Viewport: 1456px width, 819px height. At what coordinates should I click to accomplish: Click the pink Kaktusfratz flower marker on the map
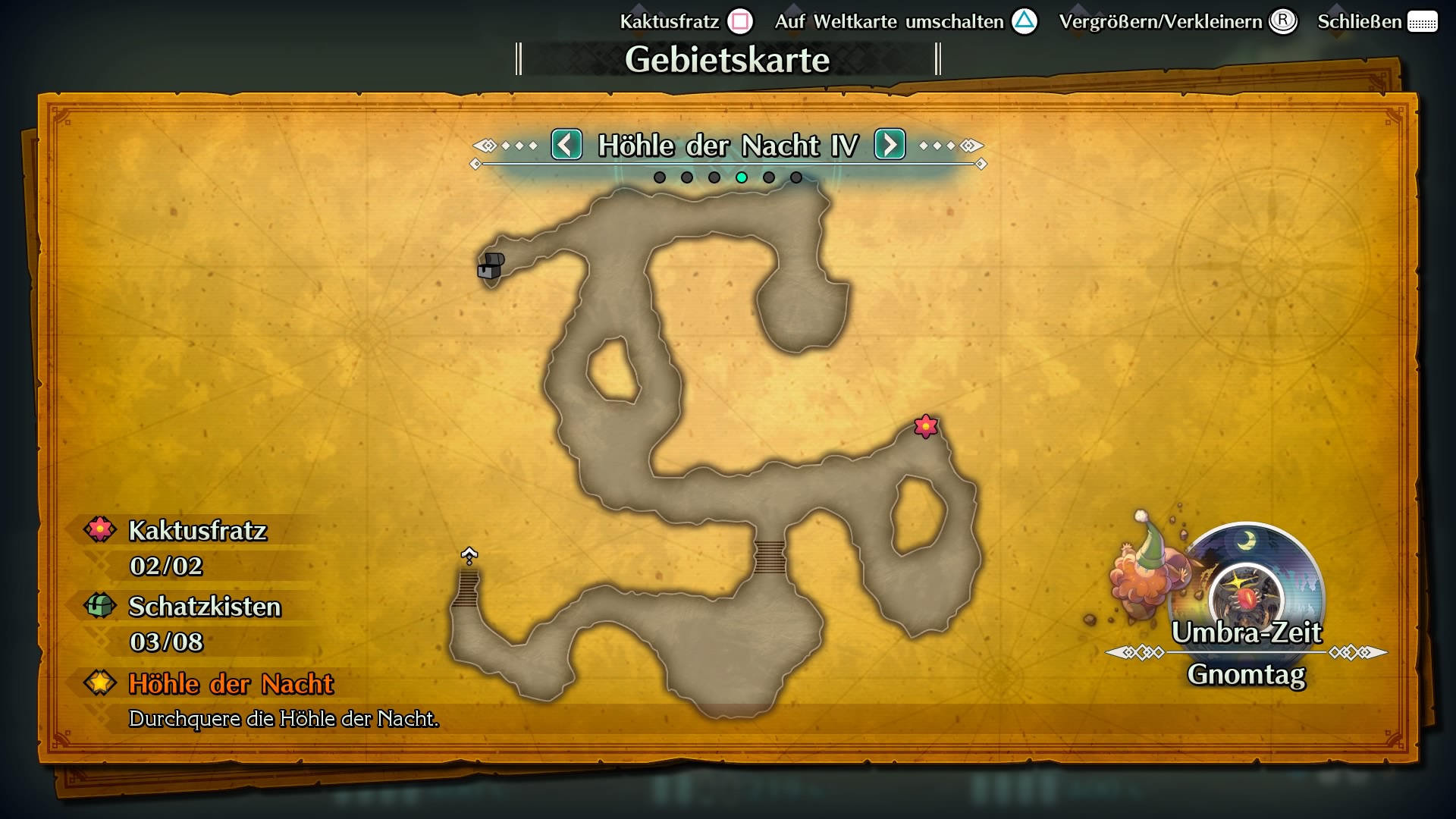925,427
